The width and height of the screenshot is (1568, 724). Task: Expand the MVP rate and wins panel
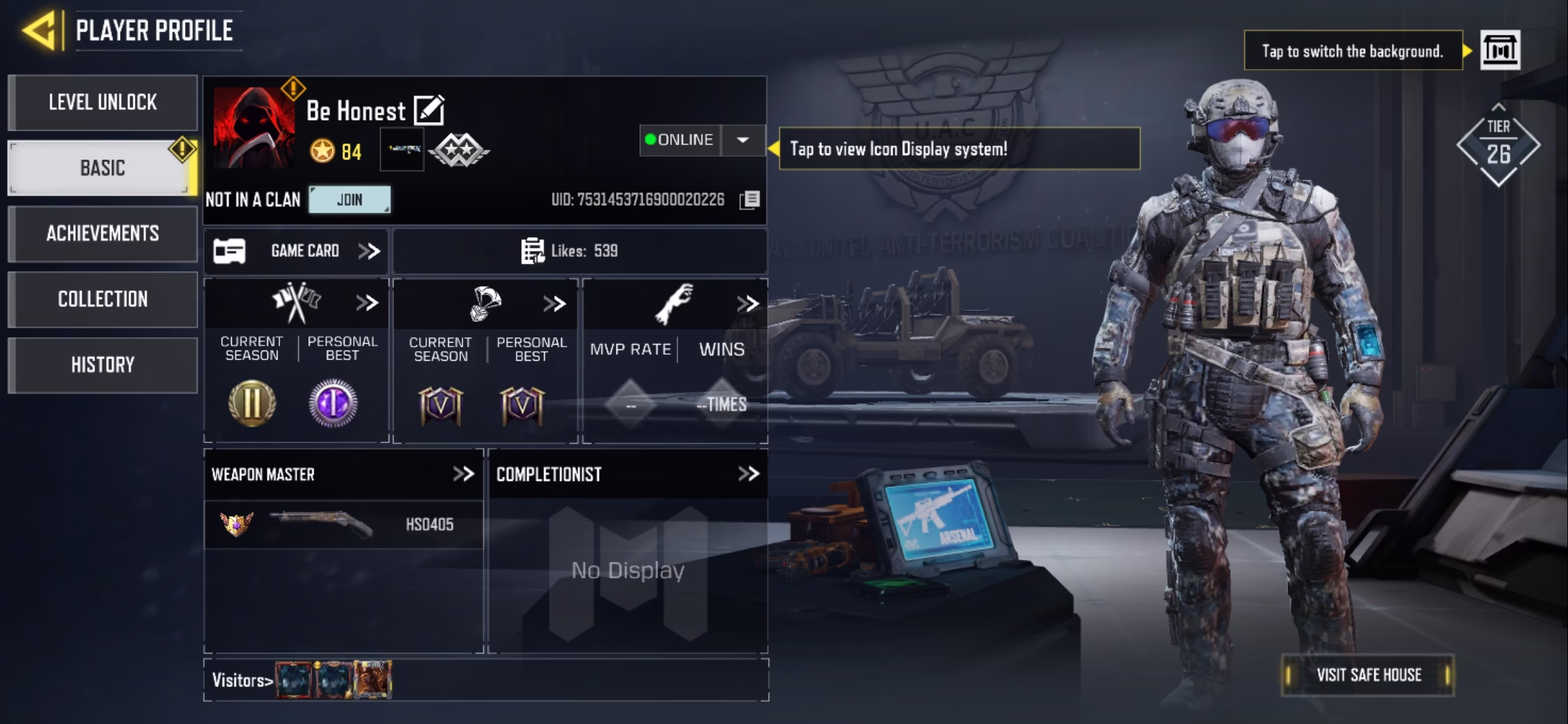[x=747, y=304]
